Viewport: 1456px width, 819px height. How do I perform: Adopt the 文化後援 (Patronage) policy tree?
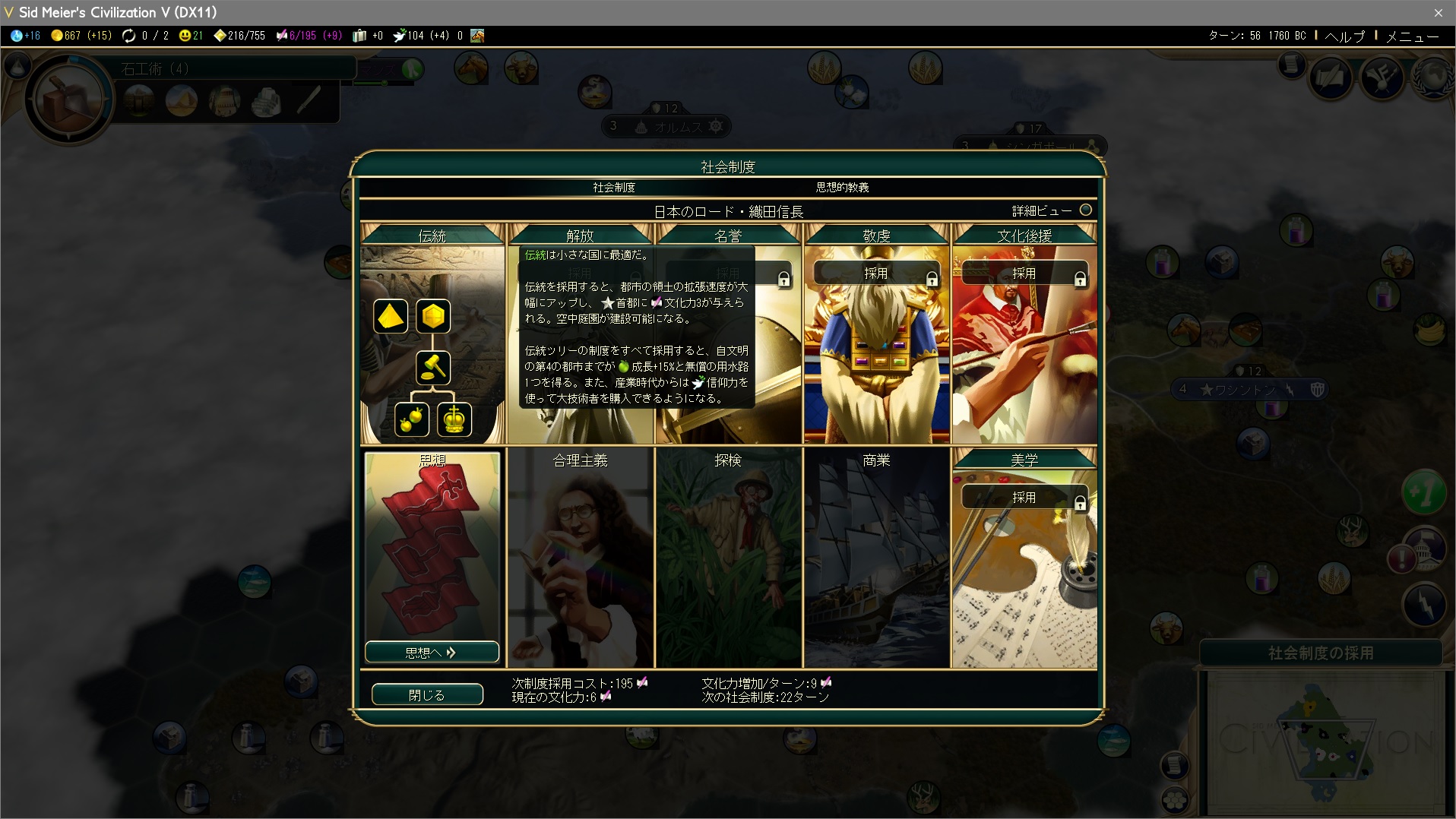click(x=1023, y=274)
